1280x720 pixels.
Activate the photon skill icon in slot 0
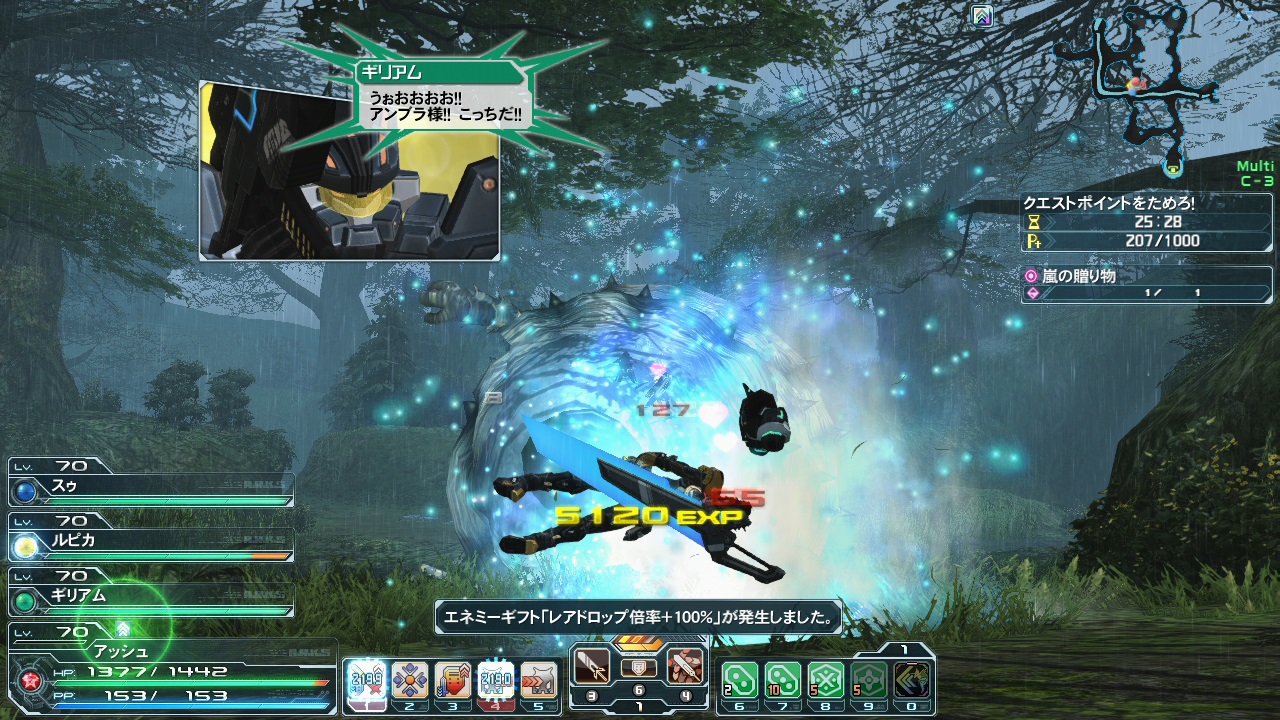point(913,679)
